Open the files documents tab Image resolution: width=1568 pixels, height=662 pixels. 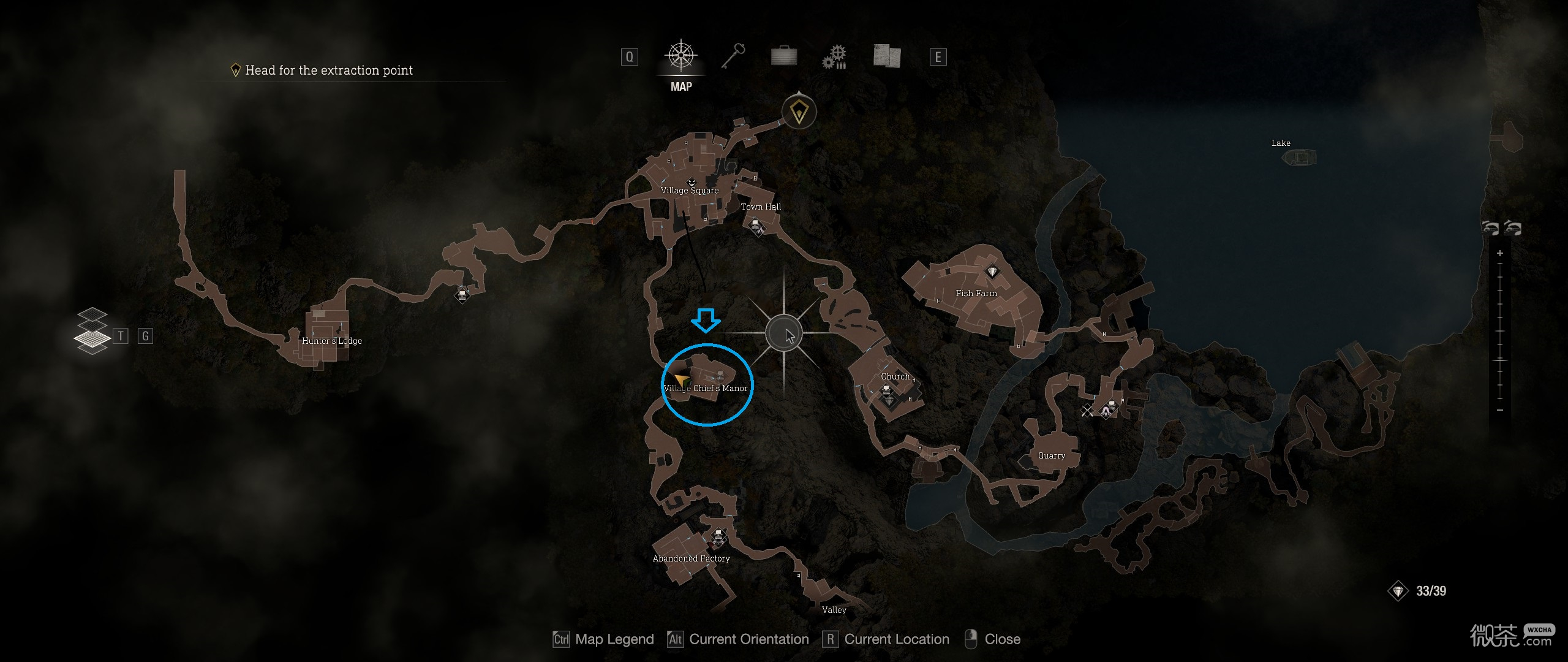(x=886, y=56)
